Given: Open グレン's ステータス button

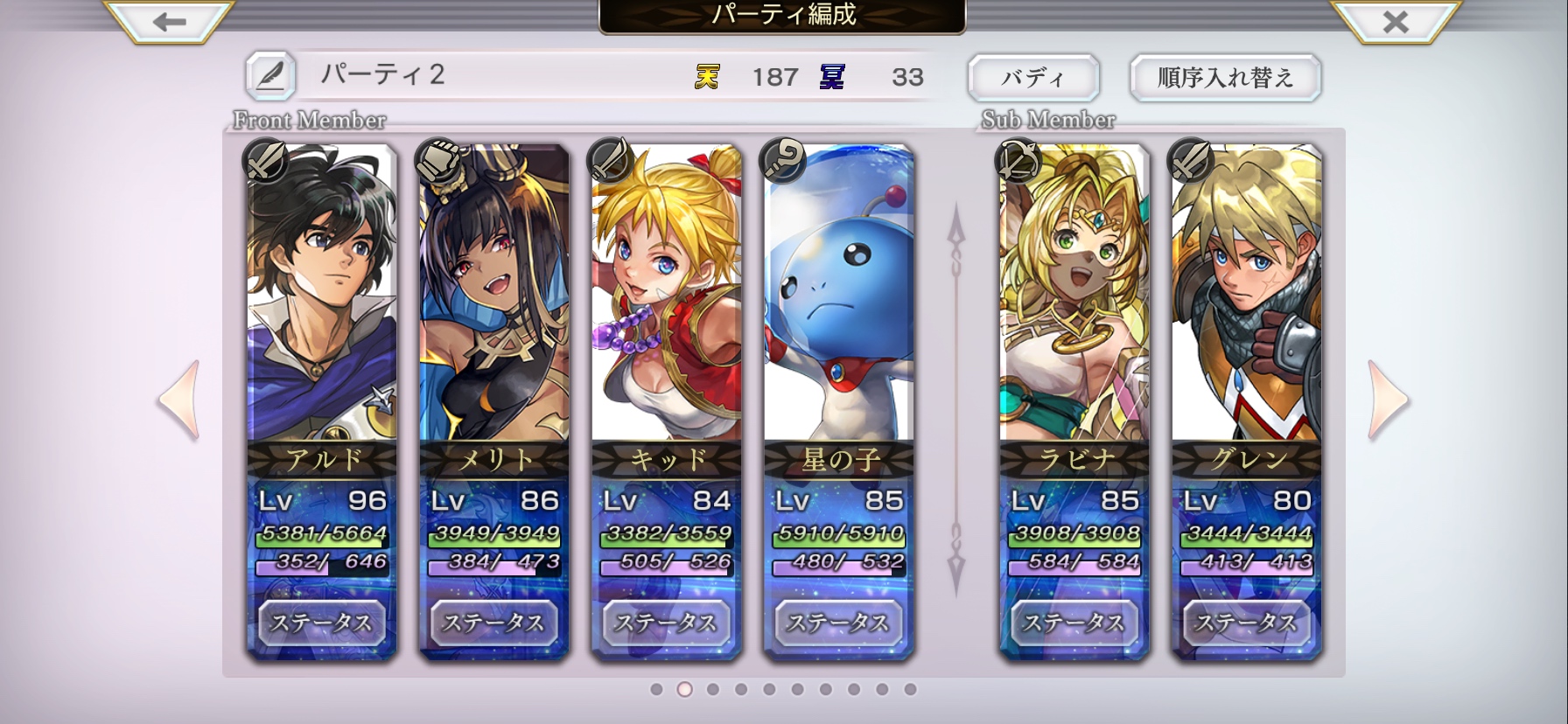Looking at the screenshot, I should pos(1247,623).
